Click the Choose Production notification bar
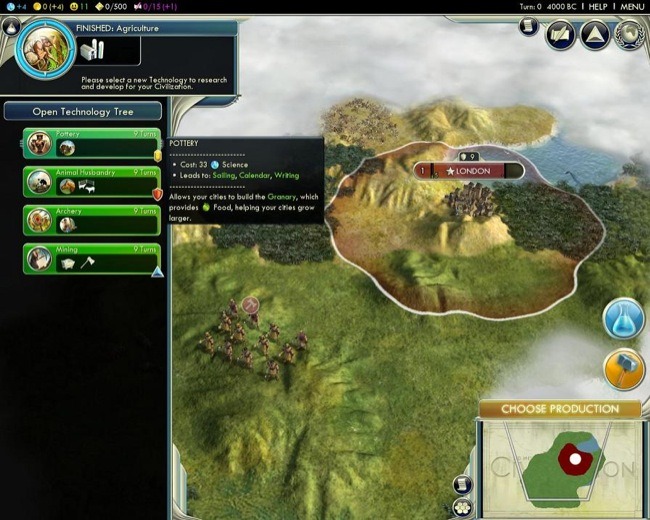The width and height of the screenshot is (650, 520). (x=559, y=409)
